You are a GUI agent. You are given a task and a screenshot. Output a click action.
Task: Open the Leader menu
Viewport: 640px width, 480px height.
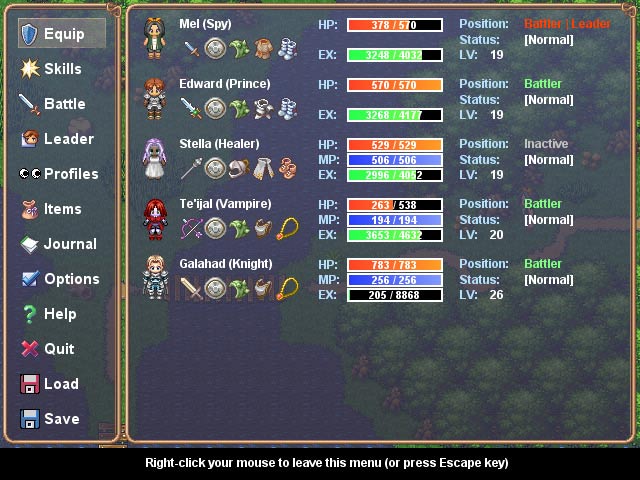pos(62,139)
